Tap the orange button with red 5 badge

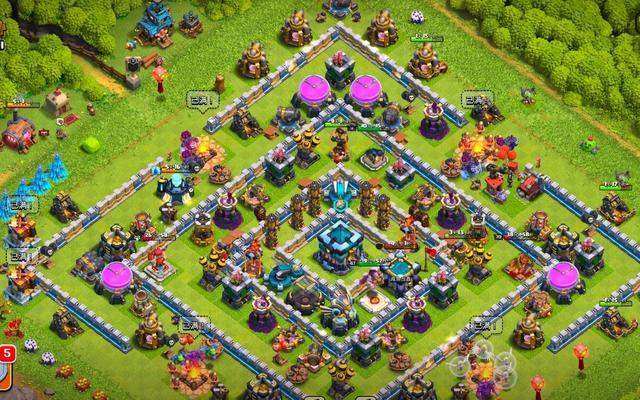[x=4, y=377]
